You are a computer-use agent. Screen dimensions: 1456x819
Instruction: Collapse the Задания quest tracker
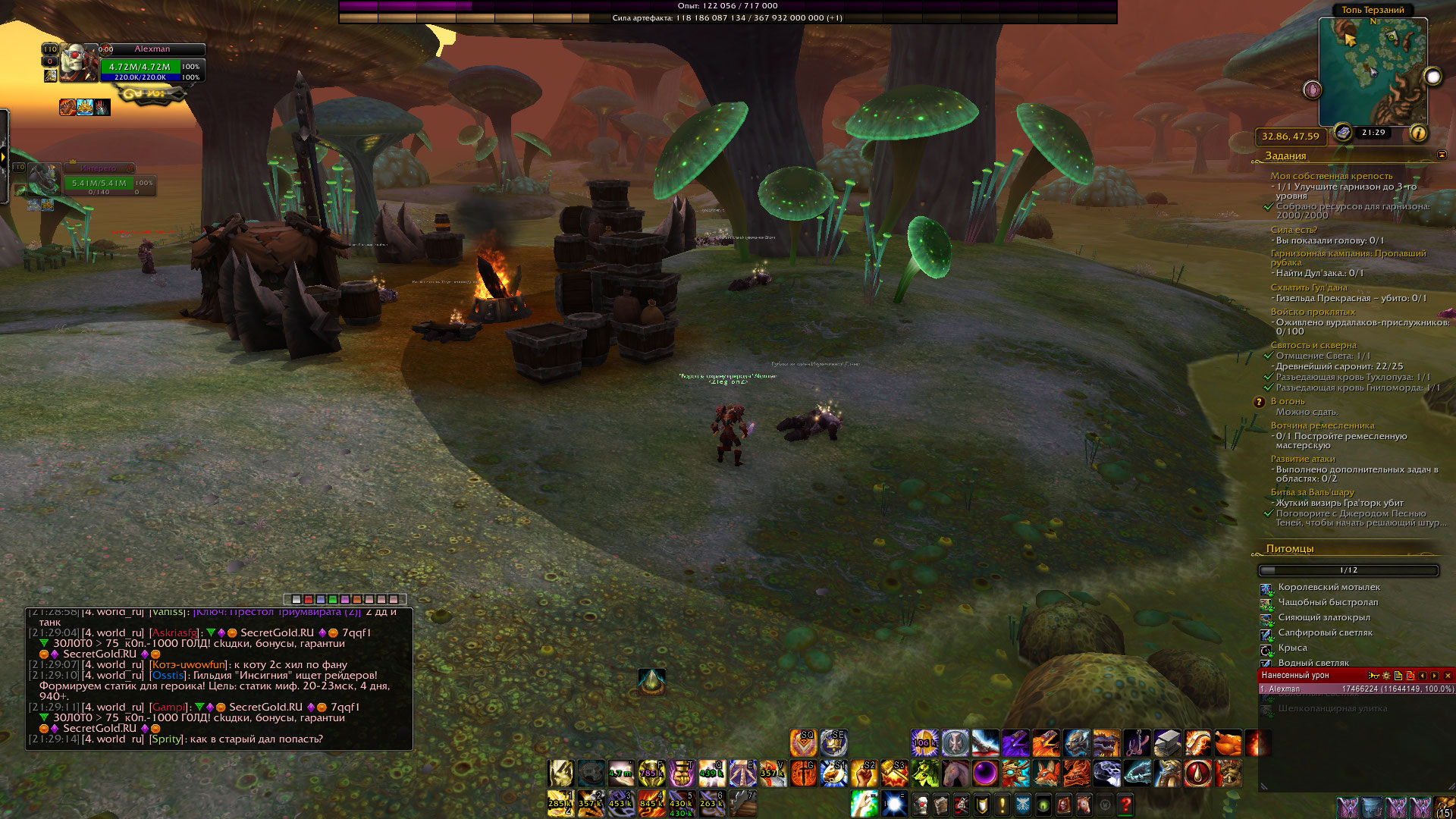click(x=1442, y=155)
